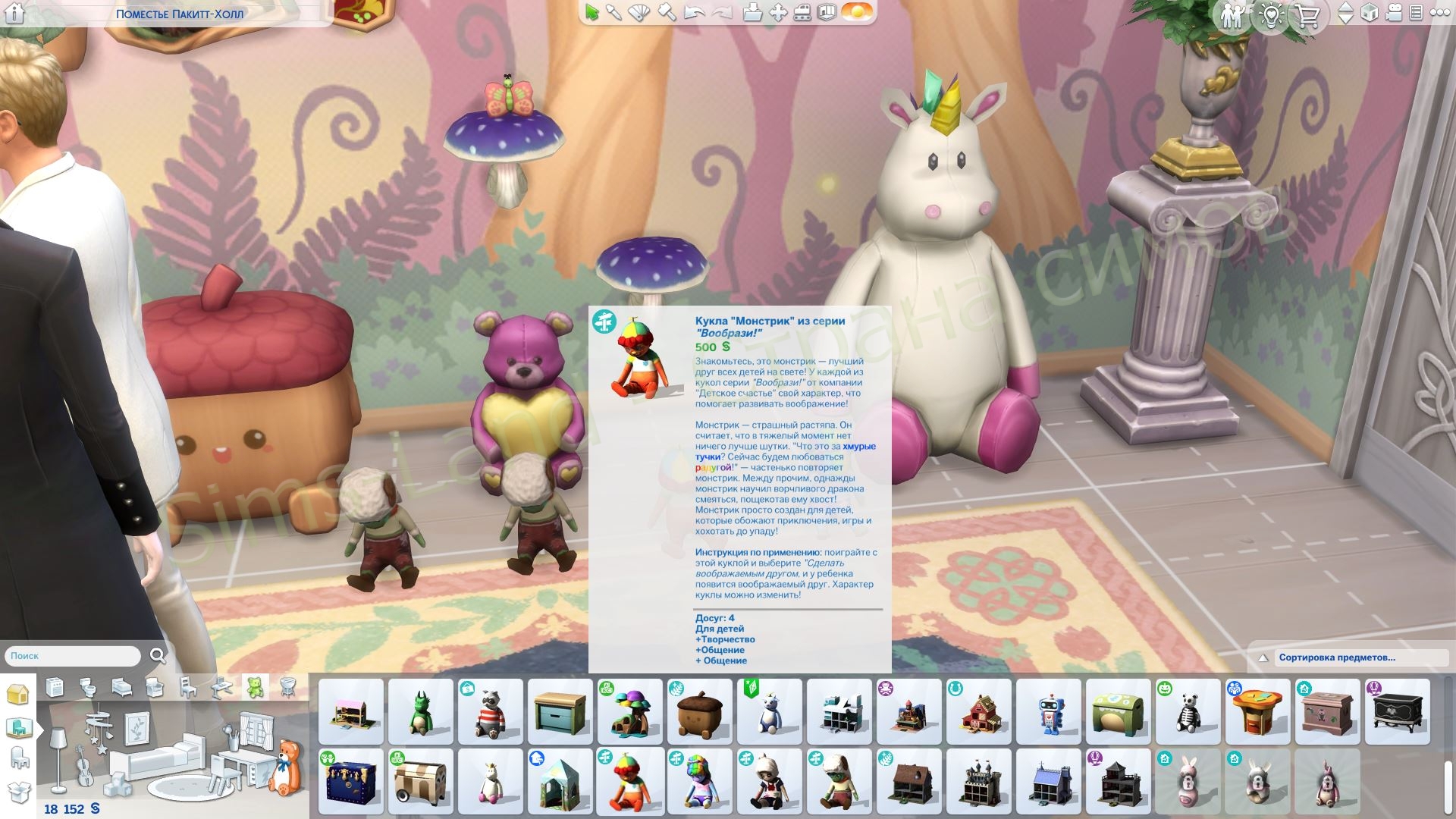Select the acorn toy box item

699,712
